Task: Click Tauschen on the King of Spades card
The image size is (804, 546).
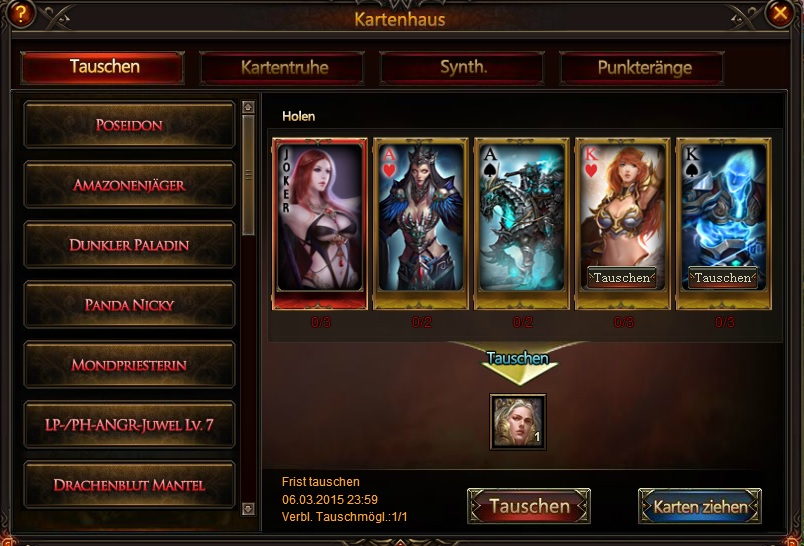Action: (723, 277)
